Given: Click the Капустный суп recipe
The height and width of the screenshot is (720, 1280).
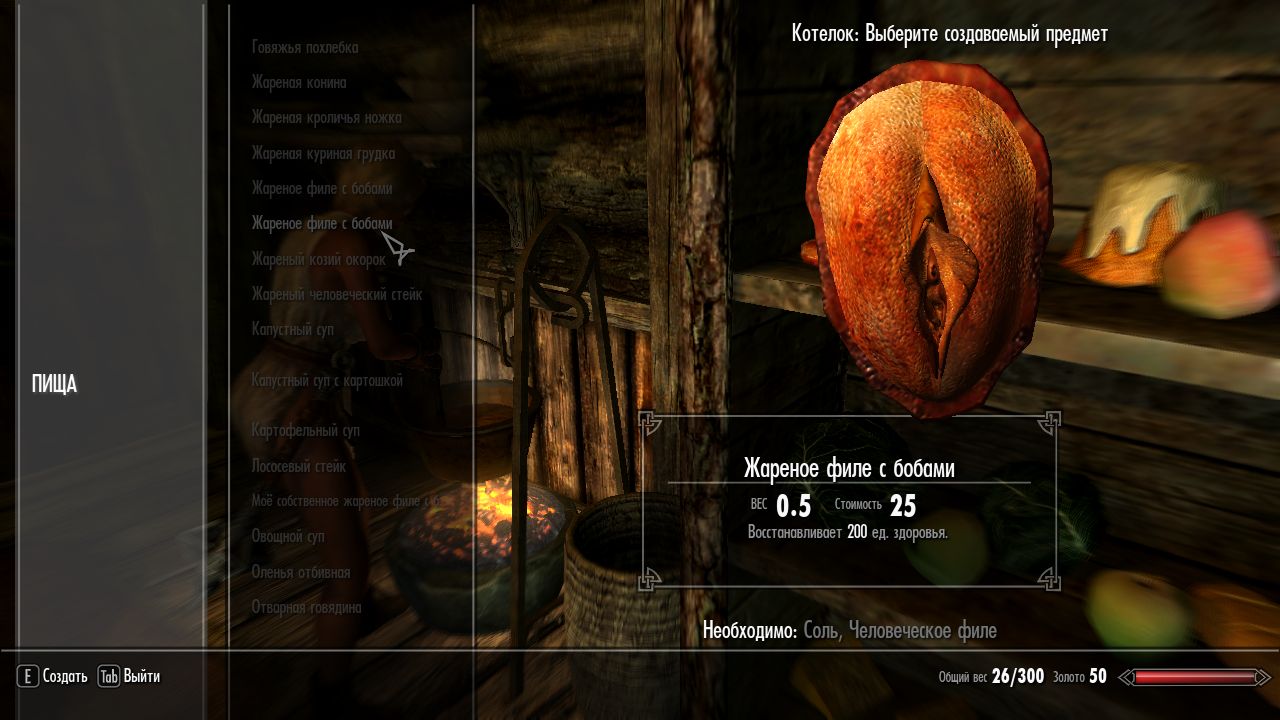Looking at the screenshot, I should 292,329.
